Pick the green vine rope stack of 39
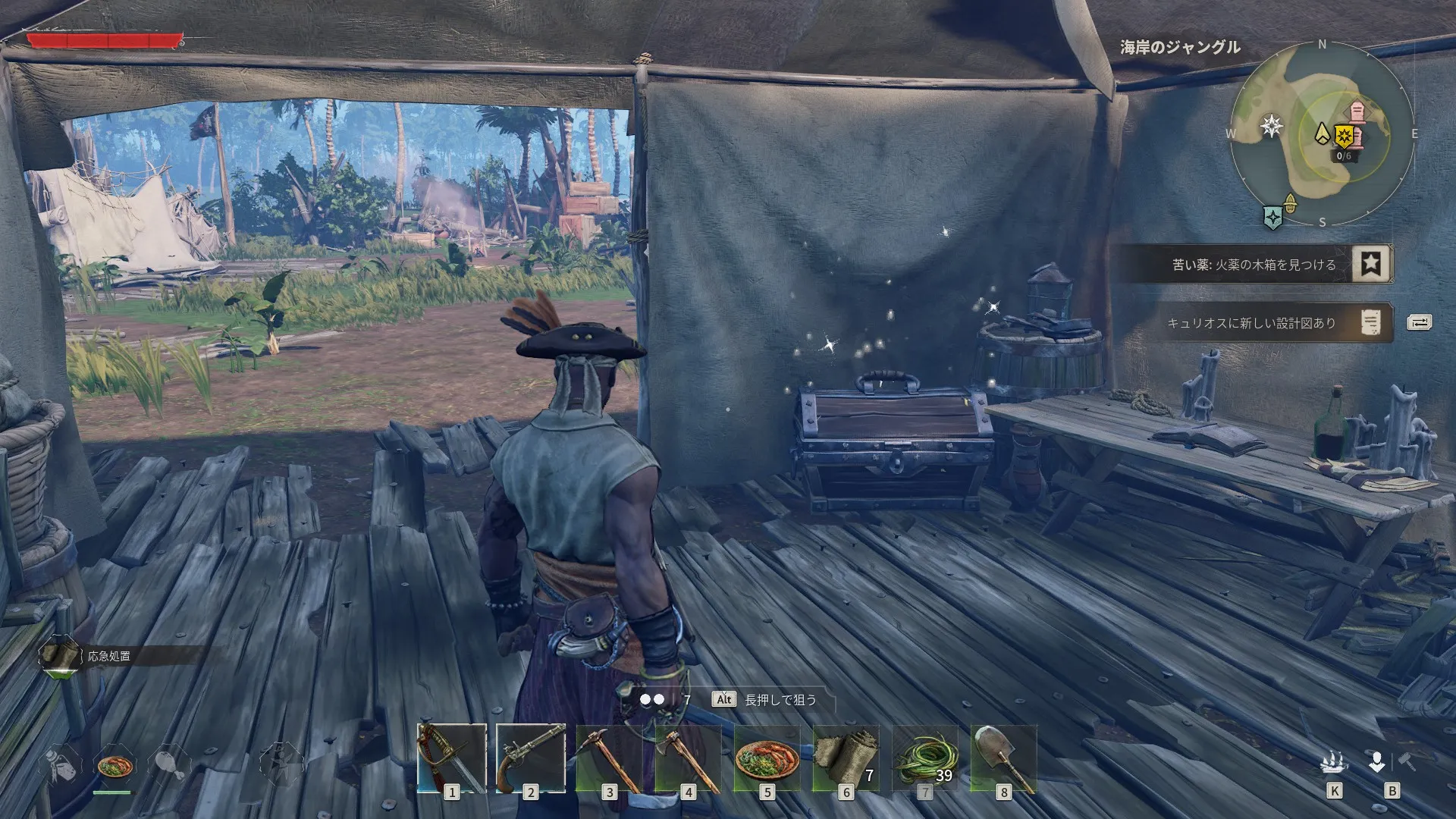 [x=924, y=758]
